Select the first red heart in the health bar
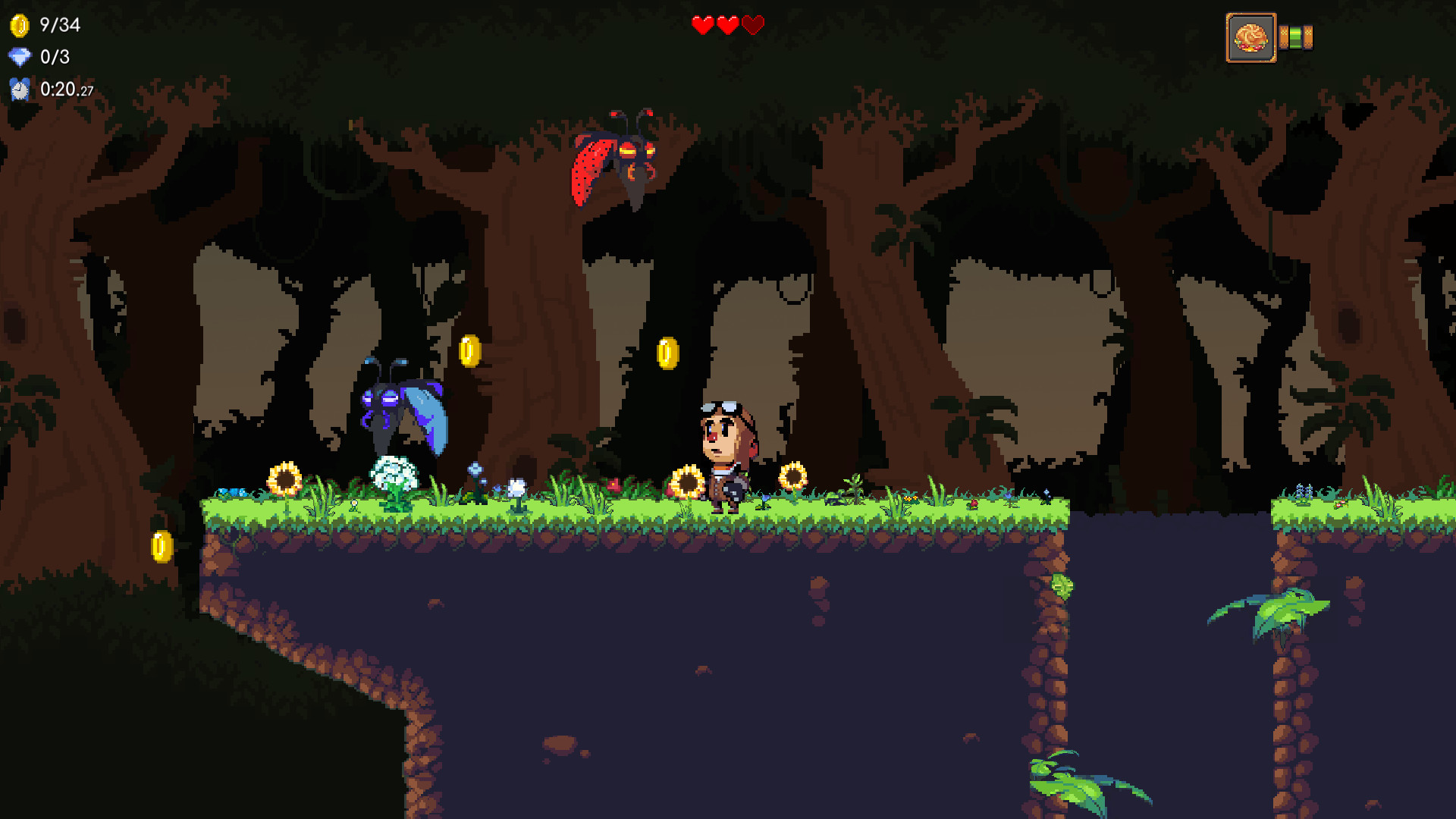Viewport: 1456px width, 819px height. tap(701, 24)
